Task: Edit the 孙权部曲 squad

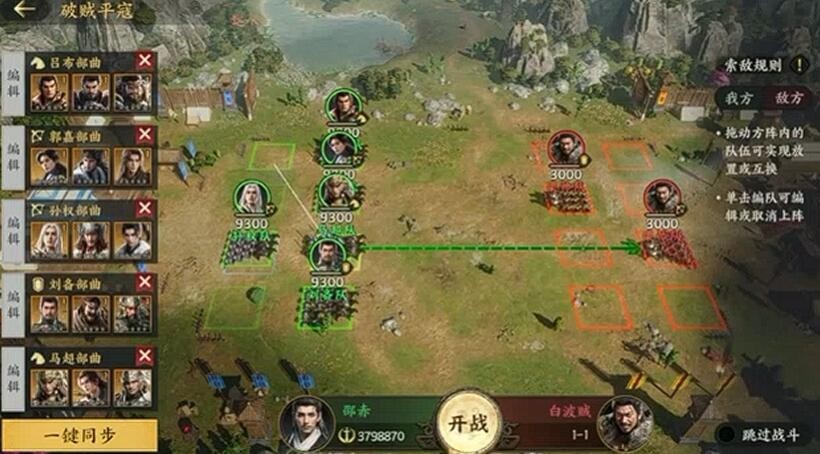Action: pos(13,233)
